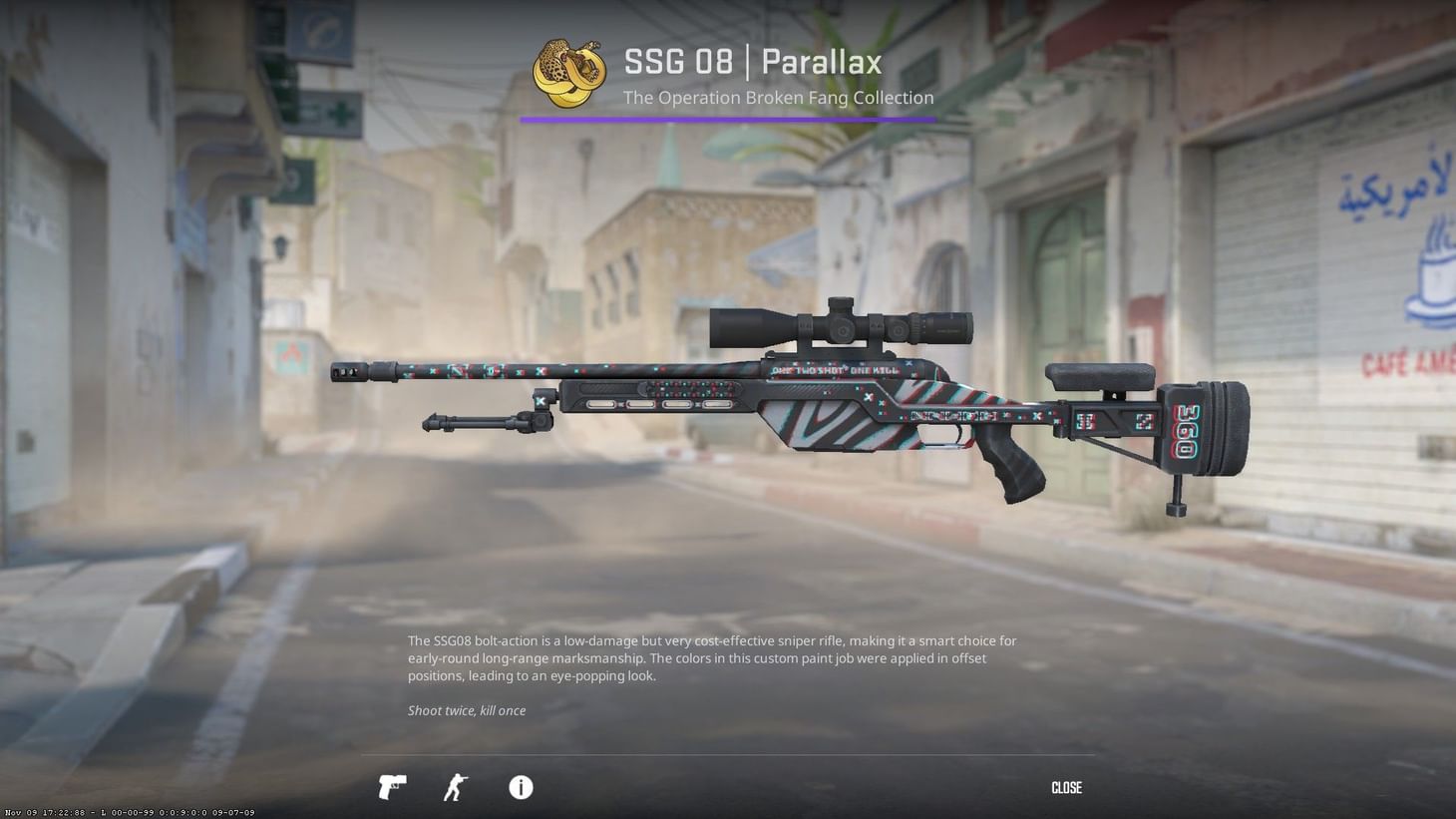This screenshot has width=1456, height=819.
Task: Open The Operation Broken Fang Collection link
Action: click(x=778, y=97)
